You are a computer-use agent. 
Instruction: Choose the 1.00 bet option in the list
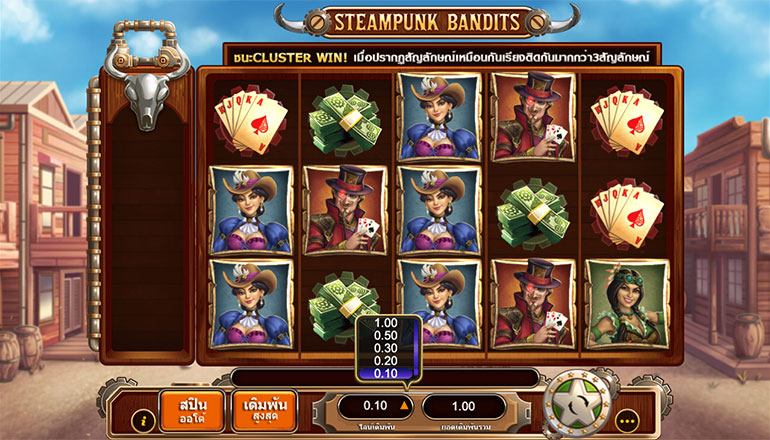[x=384, y=323]
